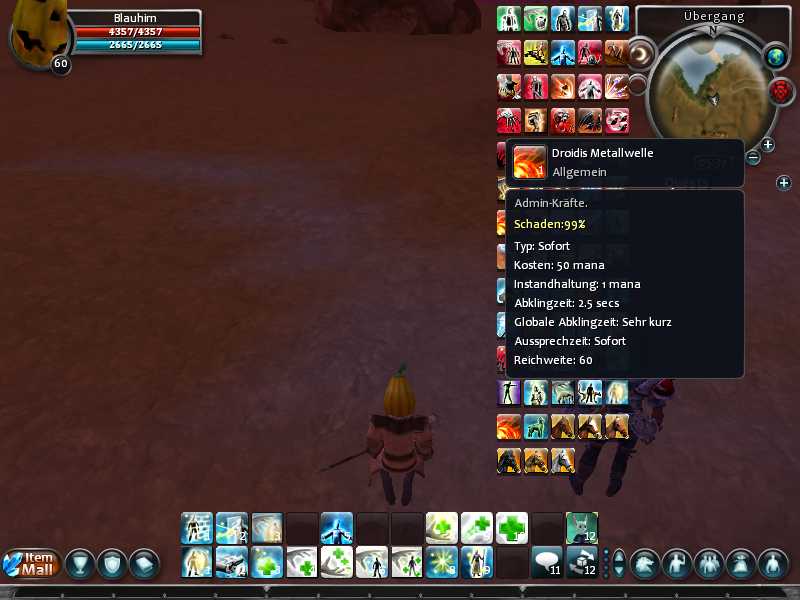800x600 pixels.
Task: Click the minimap zoom-in plus button
Action: click(x=768, y=145)
